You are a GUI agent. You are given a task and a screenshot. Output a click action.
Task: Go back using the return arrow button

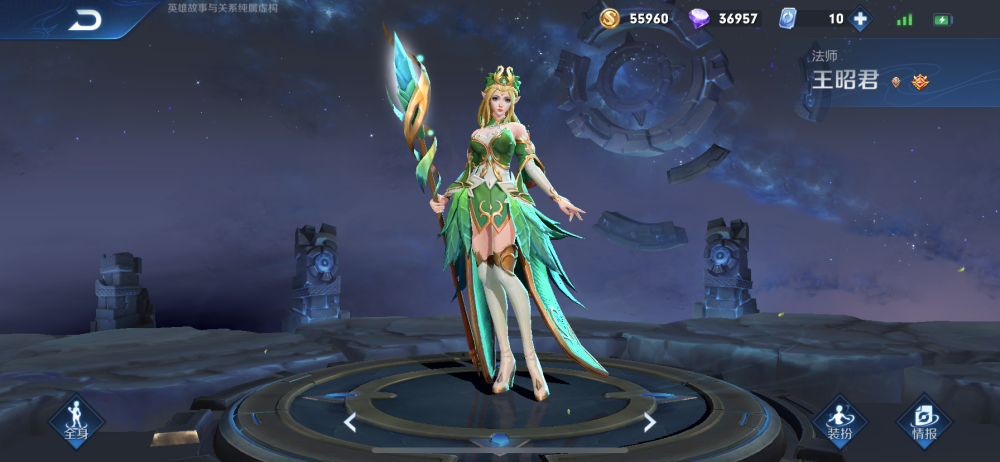click(x=85, y=20)
